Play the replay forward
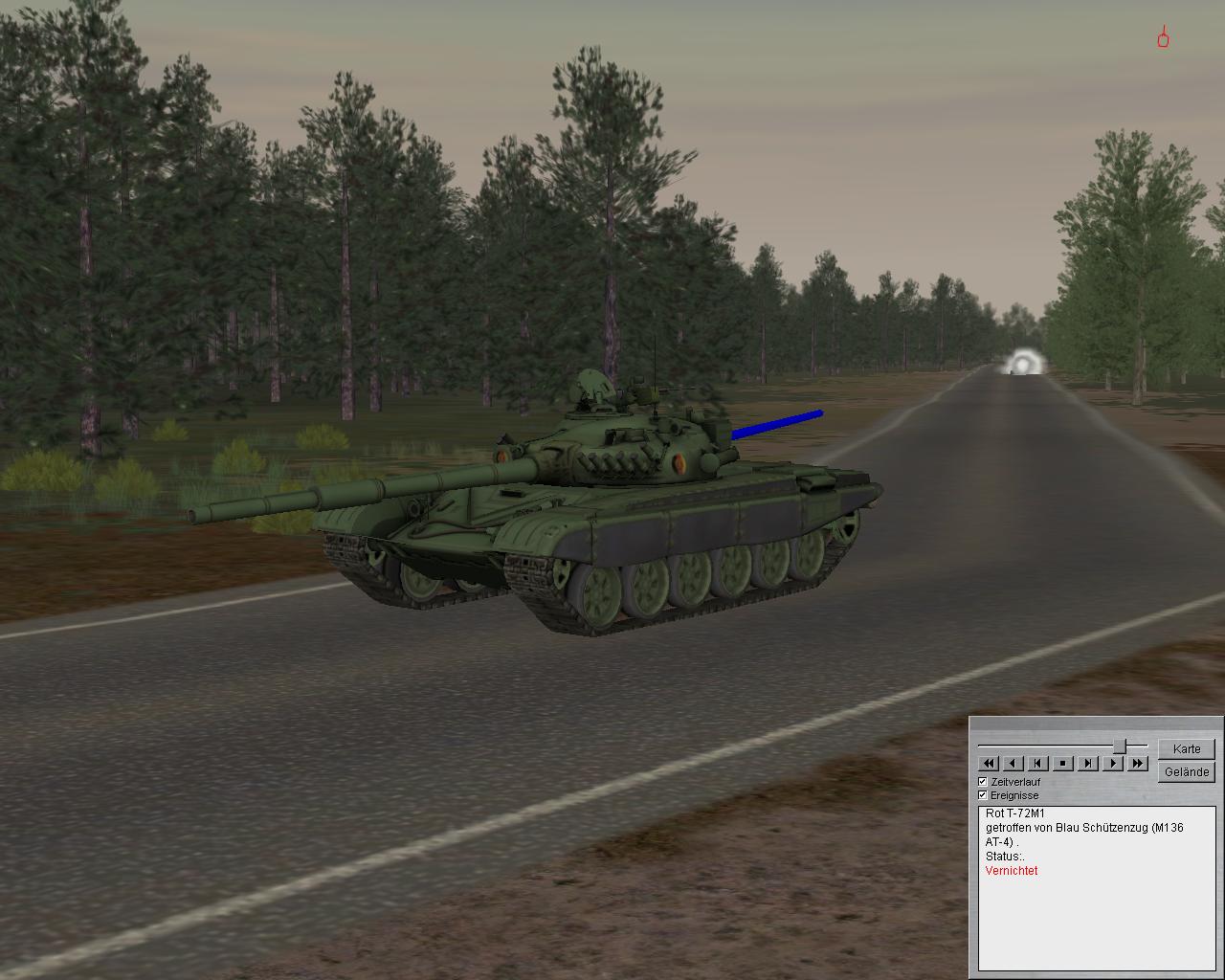This screenshot has width=1225, height=980. click(1113, 764)
